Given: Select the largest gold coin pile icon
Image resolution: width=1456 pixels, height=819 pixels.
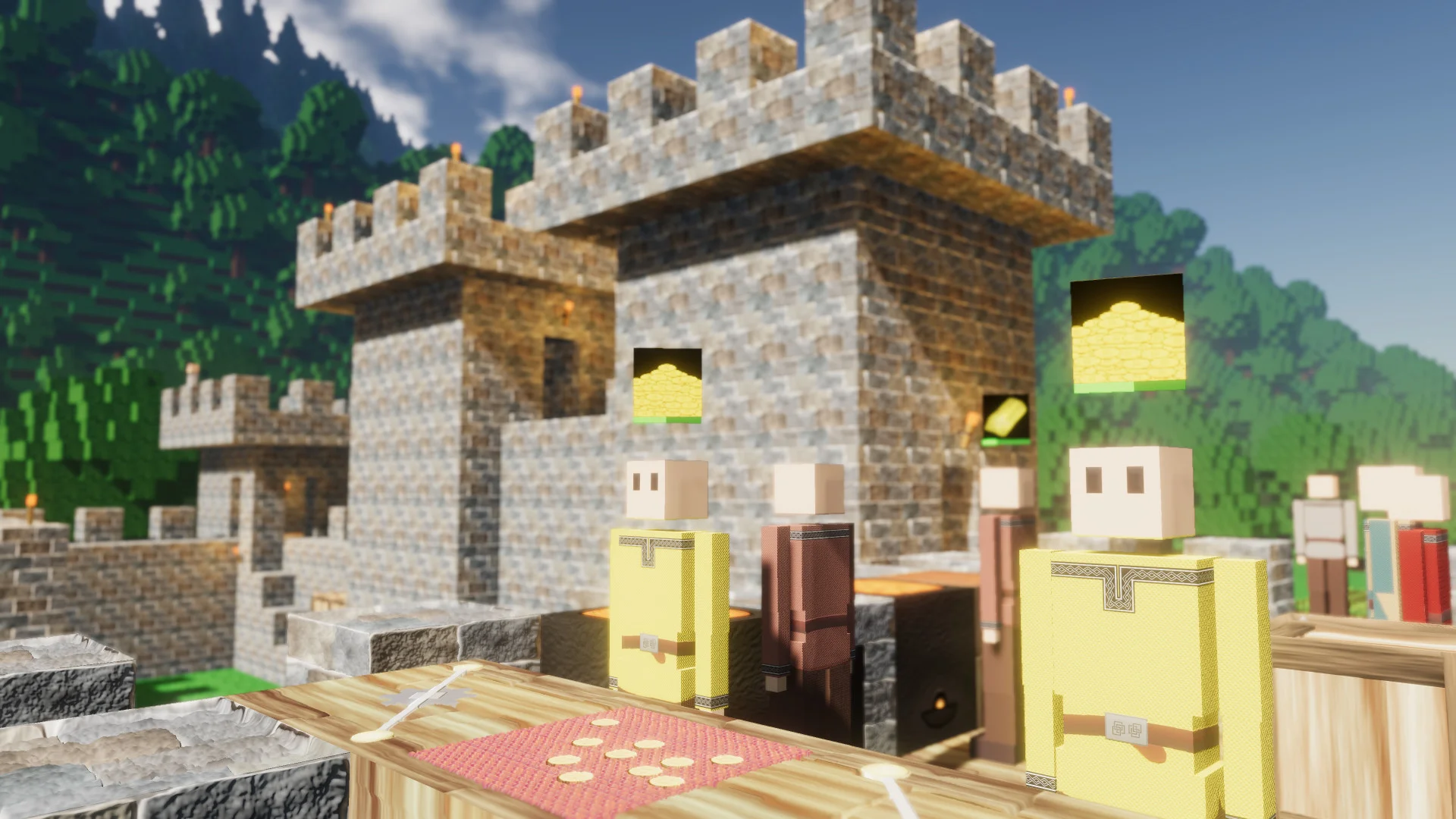Looking at the screenshot, I should point(1128,333).
